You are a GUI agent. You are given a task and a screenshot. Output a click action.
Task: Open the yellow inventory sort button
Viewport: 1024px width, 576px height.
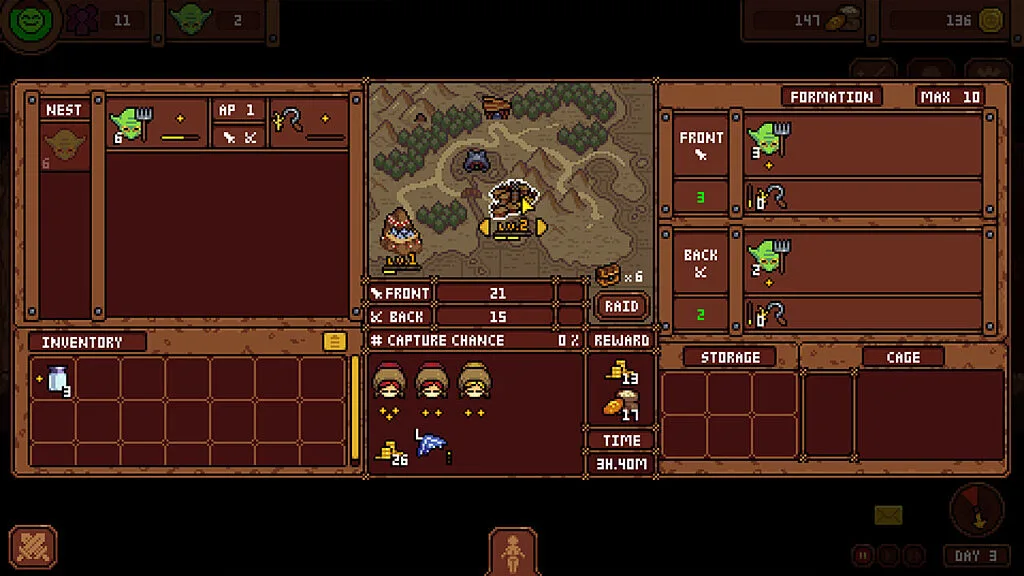pos(335,342)
